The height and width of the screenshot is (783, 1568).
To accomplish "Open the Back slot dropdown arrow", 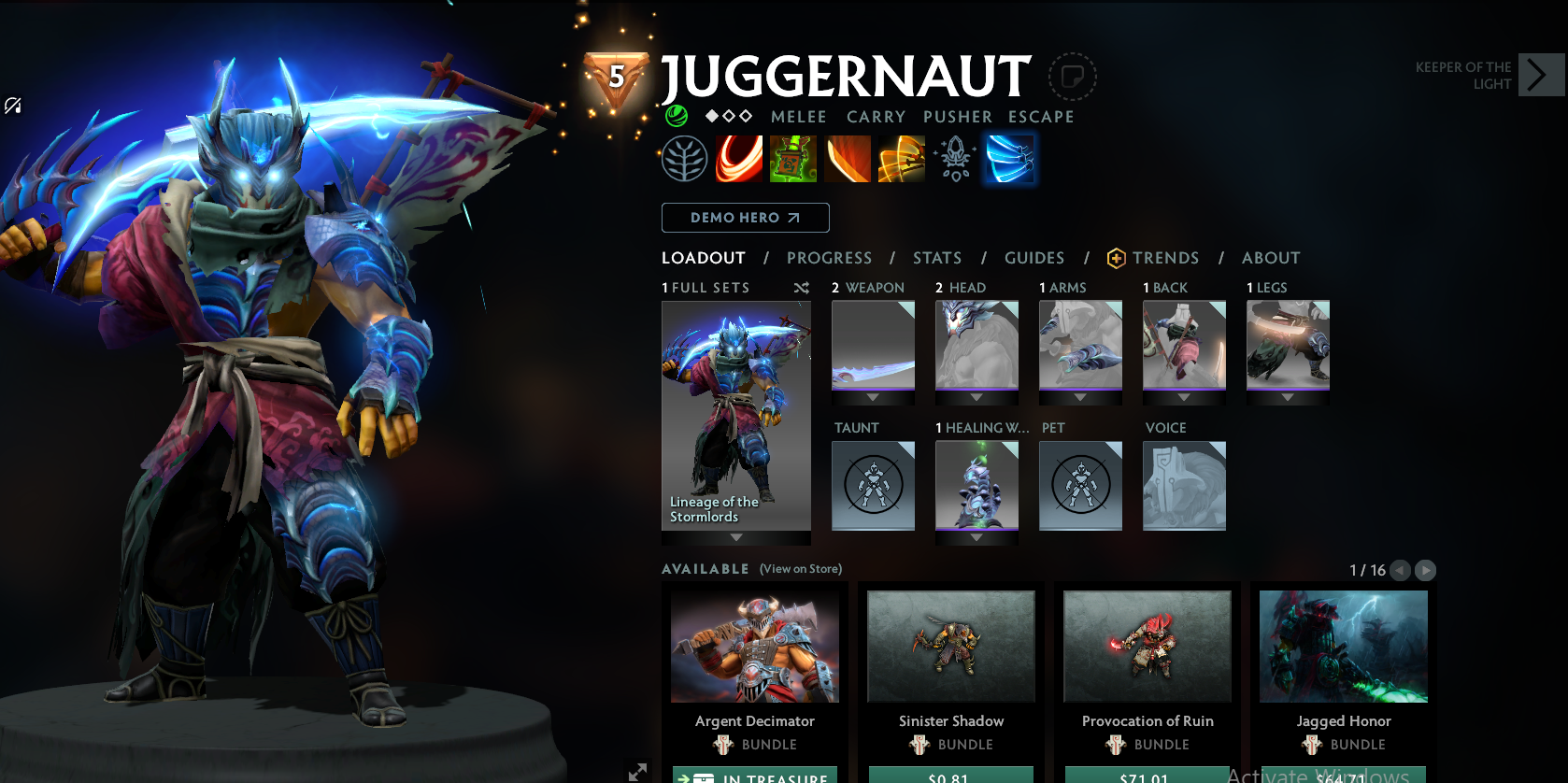I will (1184, 396).
